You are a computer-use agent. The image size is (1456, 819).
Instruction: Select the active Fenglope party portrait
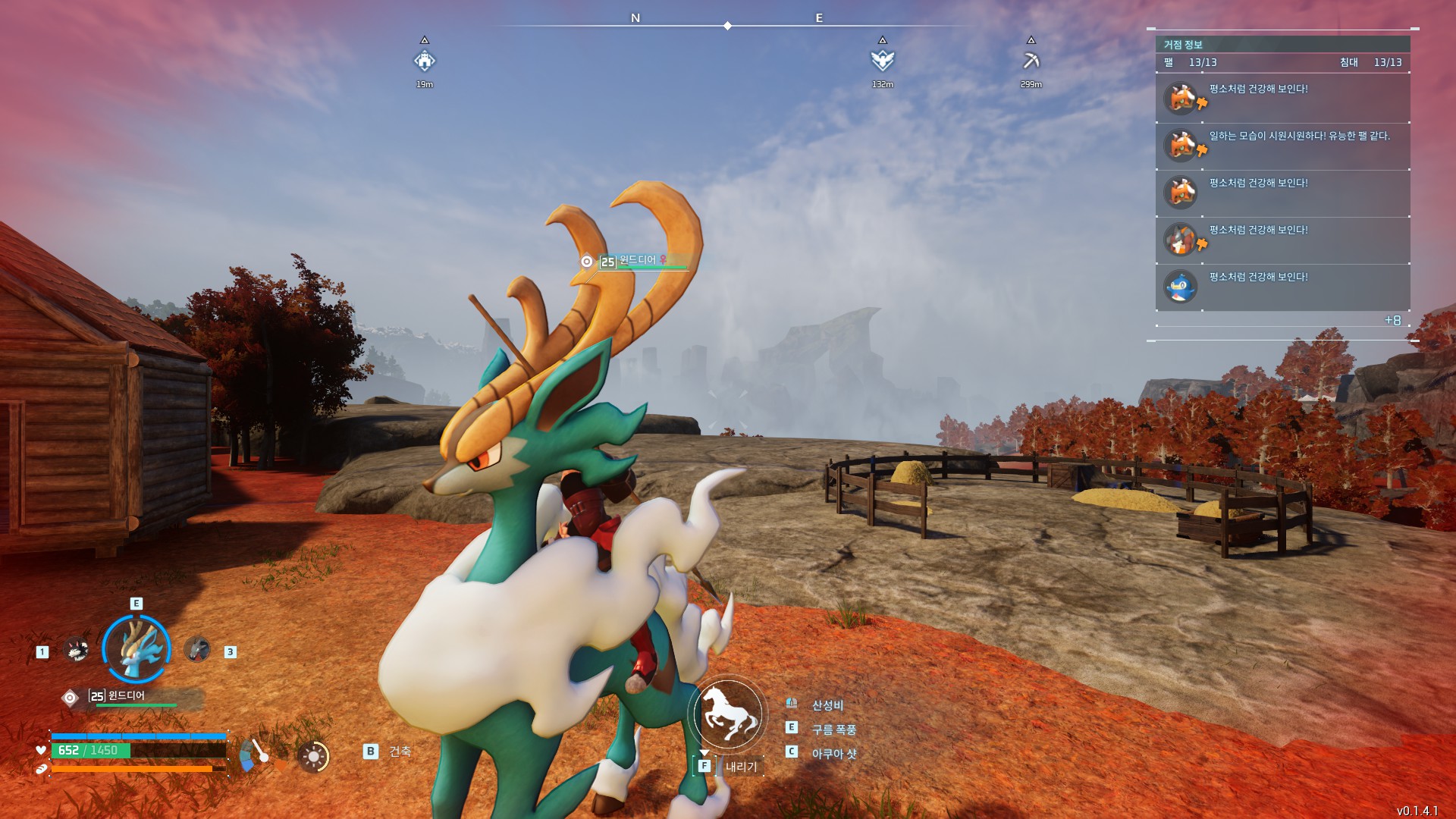click(x=136, y=649)
